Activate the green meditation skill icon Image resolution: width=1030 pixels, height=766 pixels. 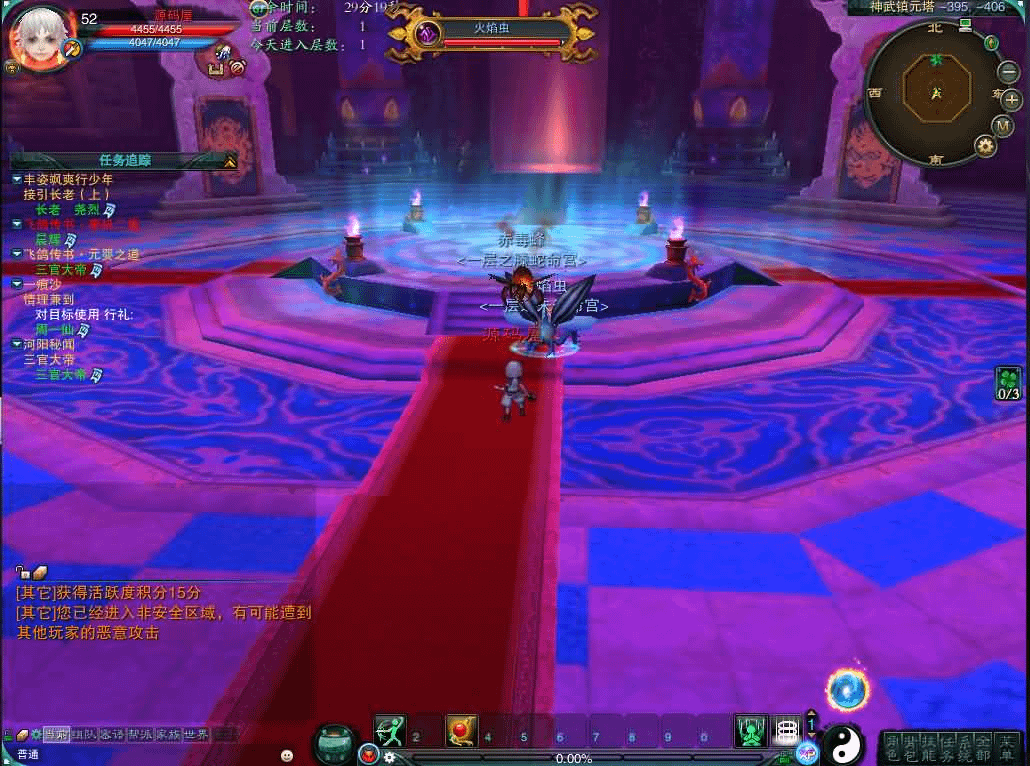click(750, 731)
